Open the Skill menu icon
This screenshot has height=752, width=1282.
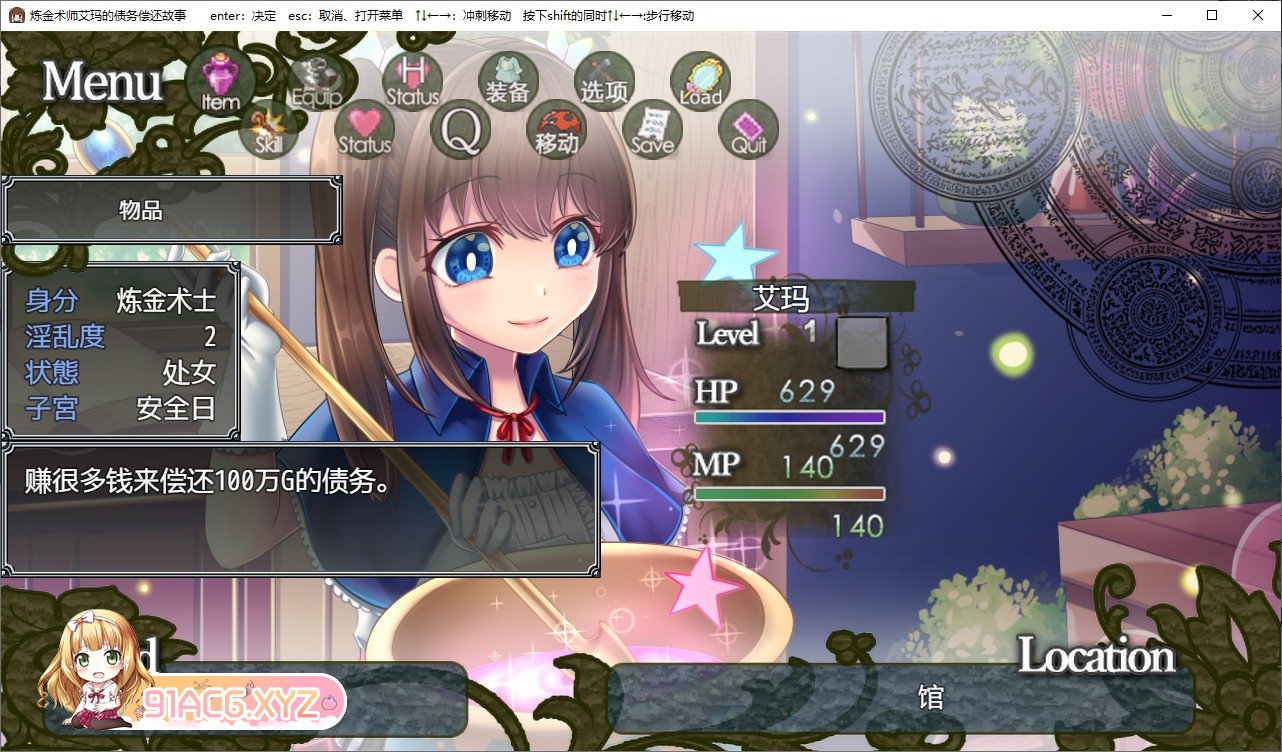(x=269, y=130)
